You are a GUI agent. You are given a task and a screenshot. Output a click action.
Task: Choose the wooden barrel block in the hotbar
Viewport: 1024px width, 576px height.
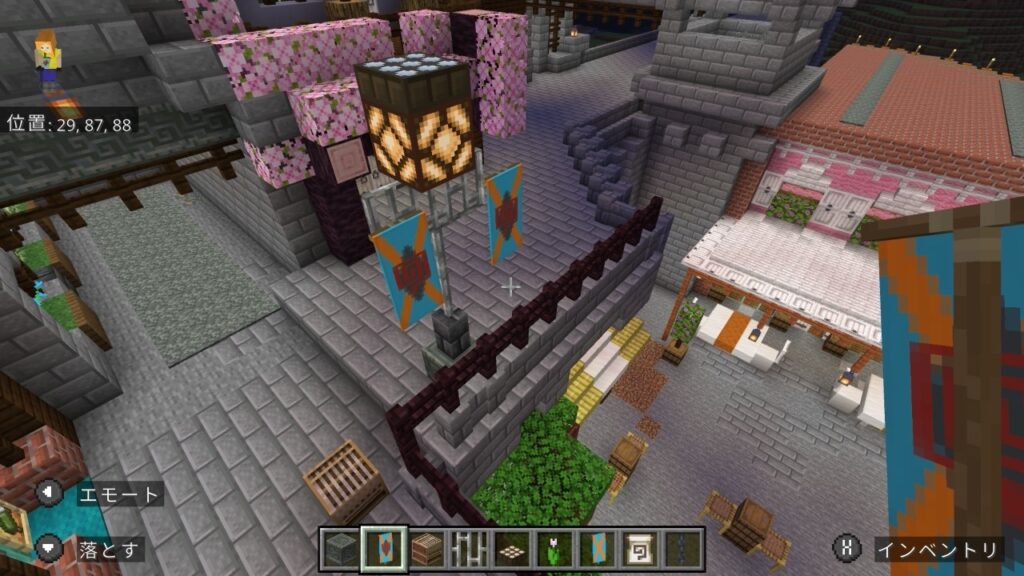click(426, 549)
